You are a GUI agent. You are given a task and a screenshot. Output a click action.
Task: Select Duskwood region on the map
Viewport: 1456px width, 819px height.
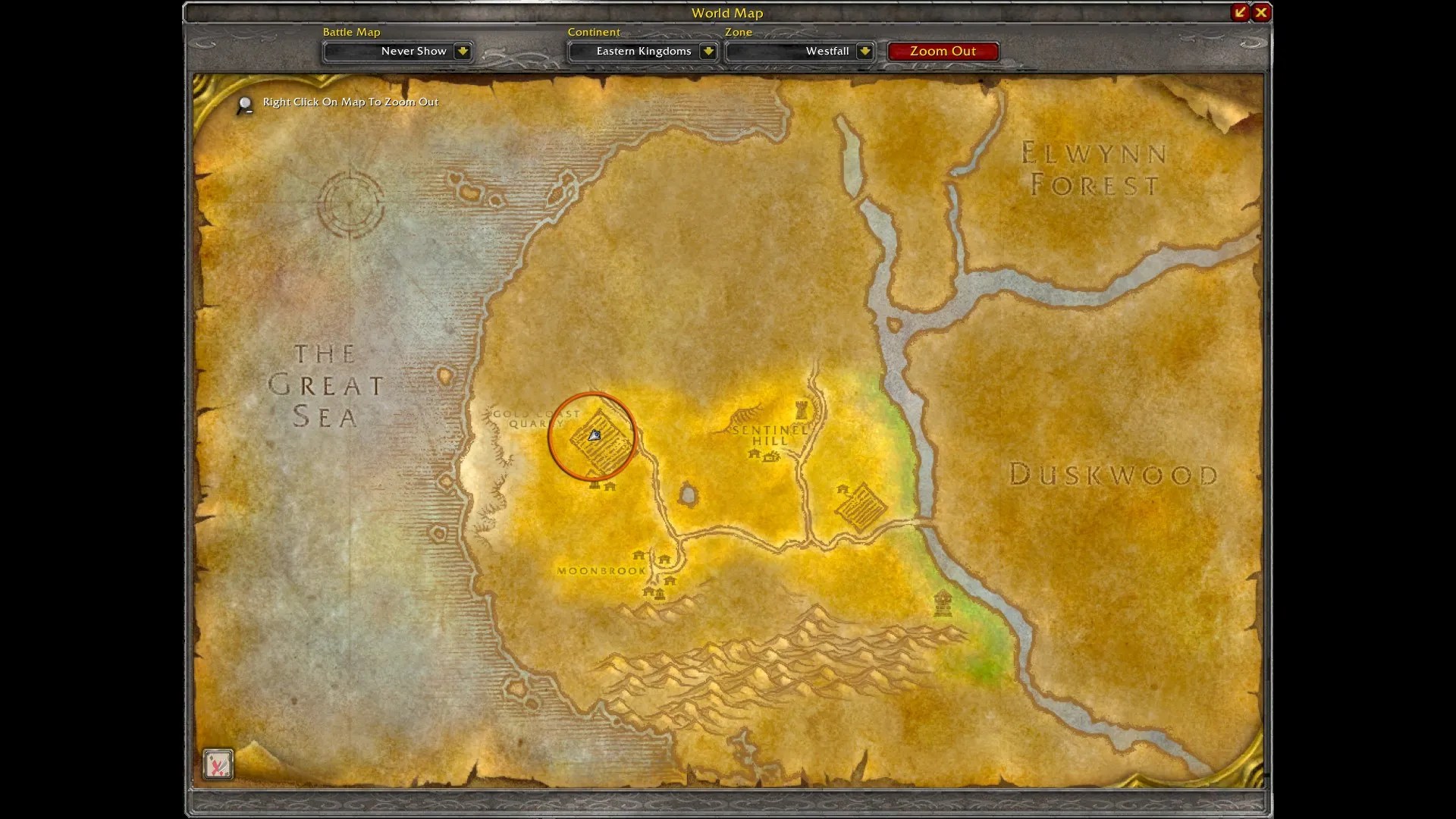pos(1115,474)
